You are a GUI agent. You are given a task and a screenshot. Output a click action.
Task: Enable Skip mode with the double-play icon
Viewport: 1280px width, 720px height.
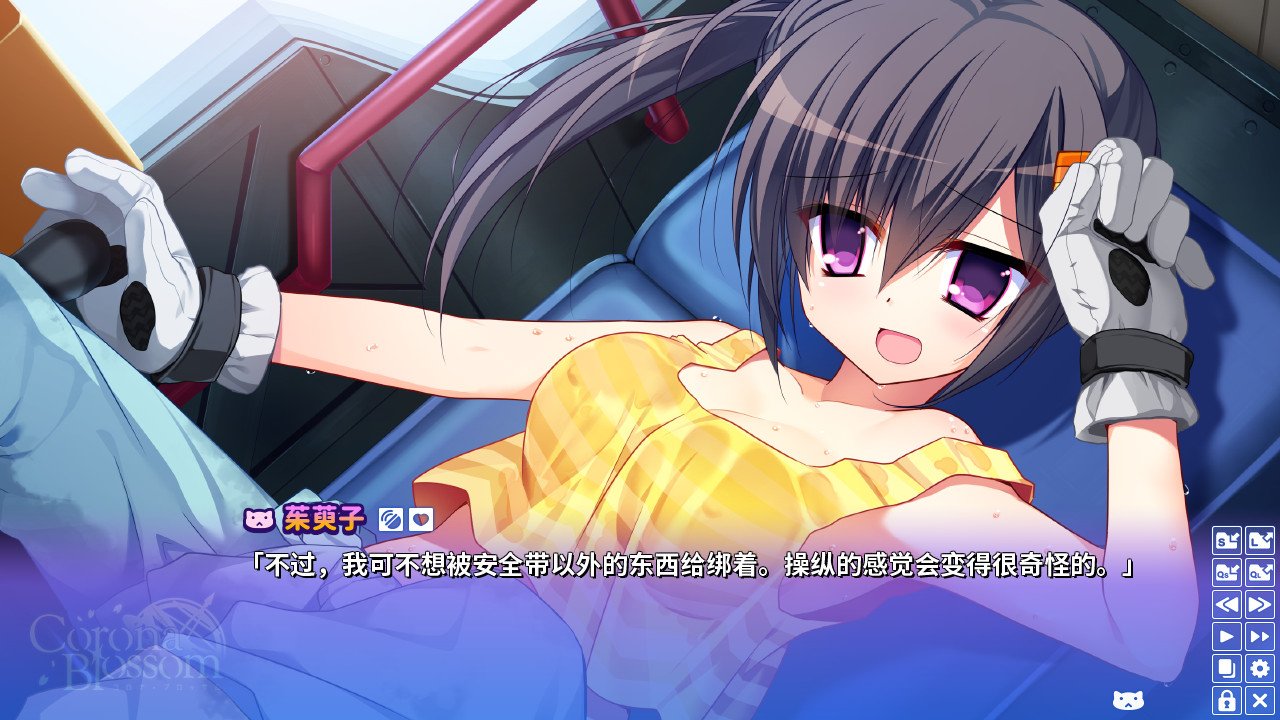click(x=1260, y=635)
